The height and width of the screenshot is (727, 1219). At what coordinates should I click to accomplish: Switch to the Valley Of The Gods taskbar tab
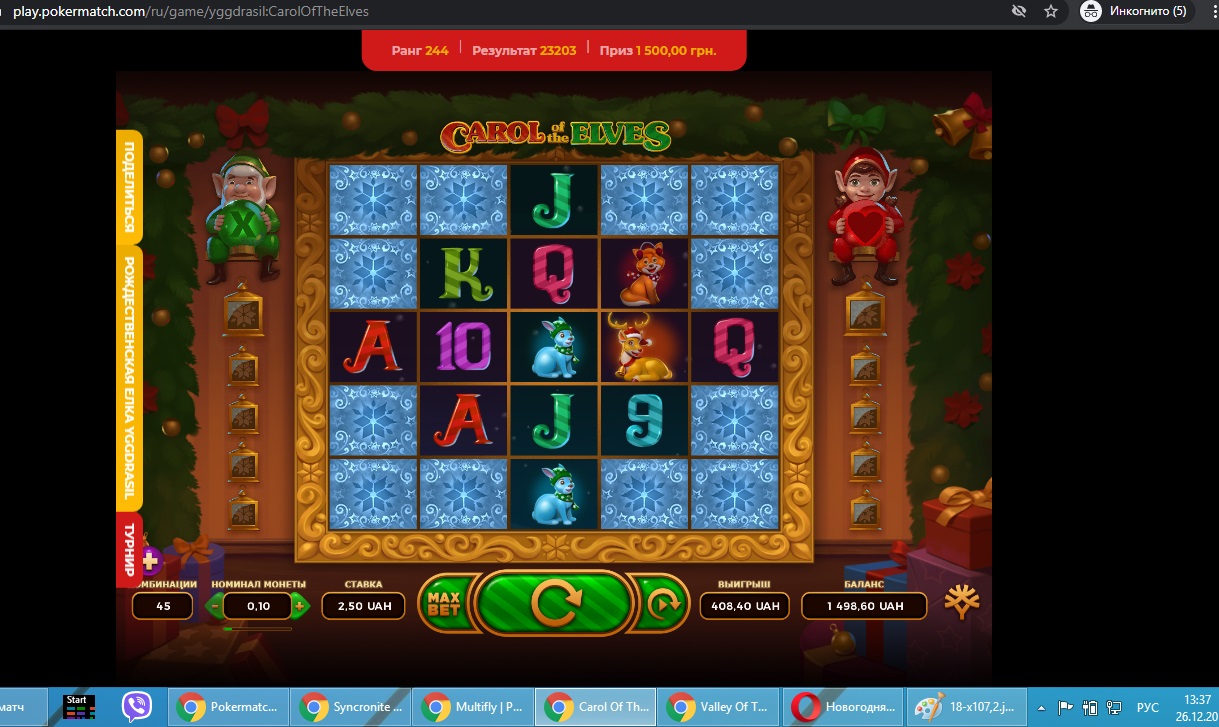(717, 707)
